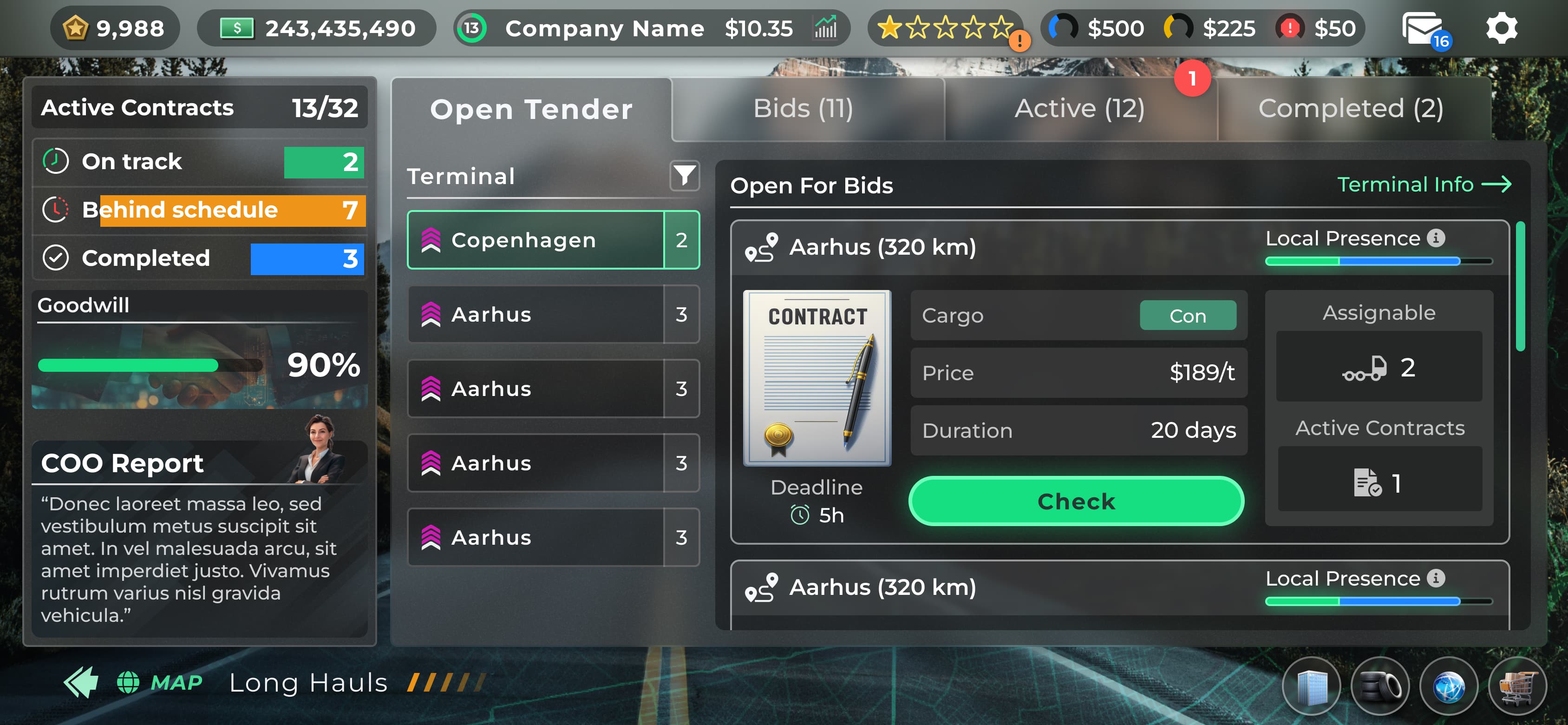Screen dimensions: 1568x725
Task: Open the Active (12) tab with notification badge
Action: point(1079,109)
